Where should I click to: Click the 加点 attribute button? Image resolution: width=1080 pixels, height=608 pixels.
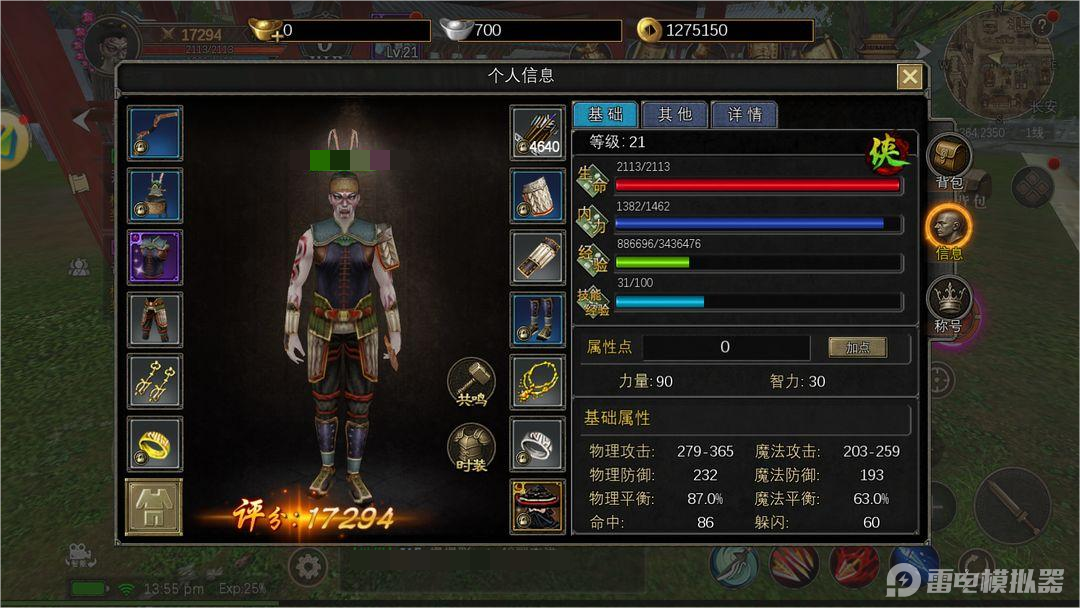(x=857, y=347)
